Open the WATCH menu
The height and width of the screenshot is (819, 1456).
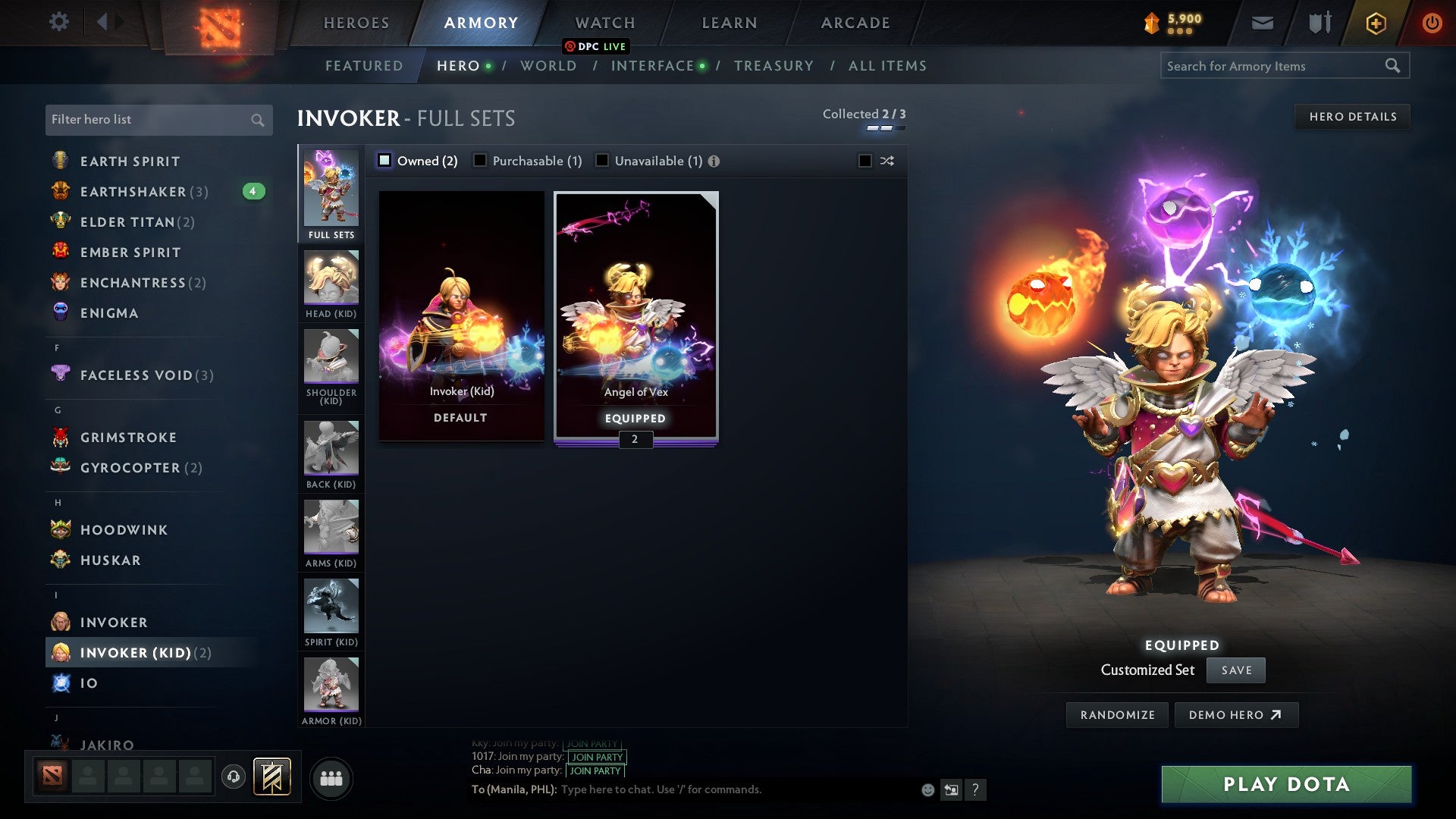tap(604, 22)
